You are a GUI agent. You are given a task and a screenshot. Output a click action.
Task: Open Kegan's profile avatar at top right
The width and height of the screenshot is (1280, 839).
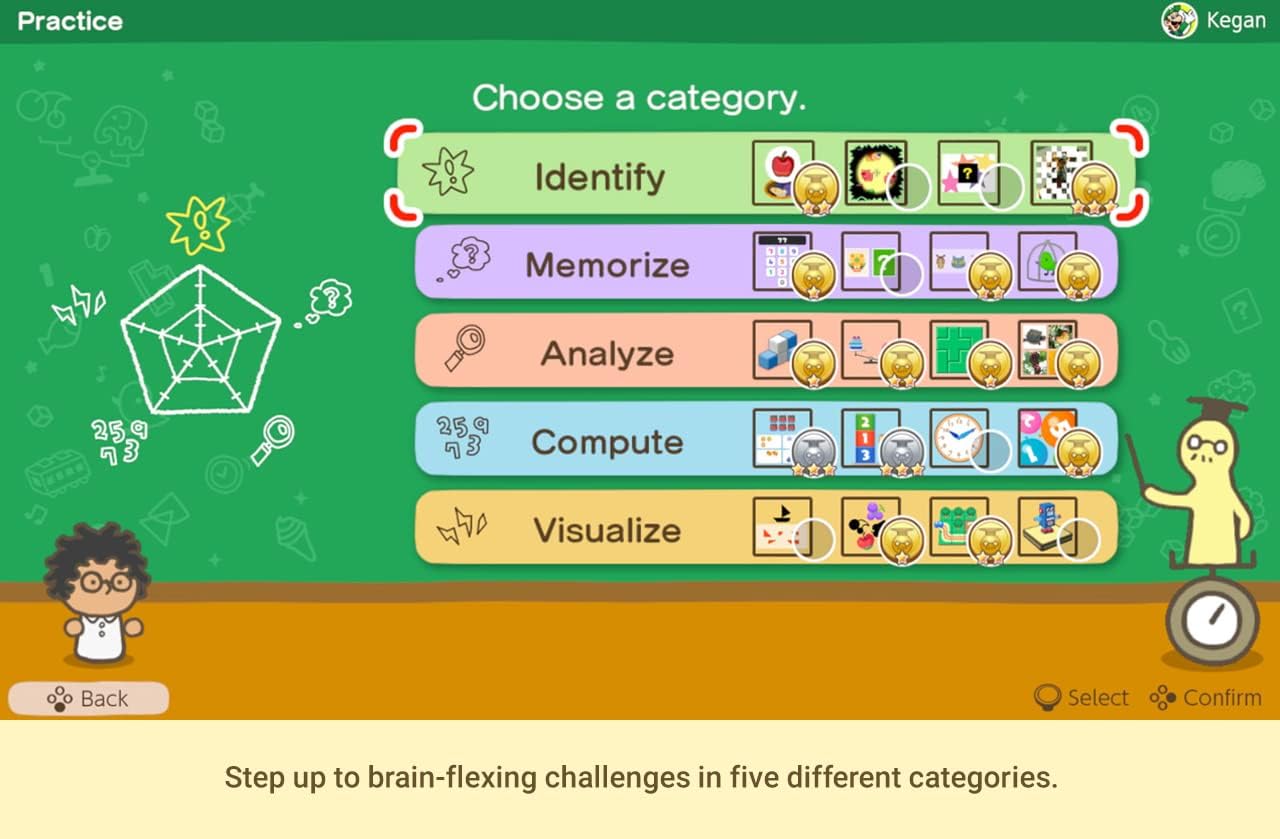click(x=1179, y=20)
